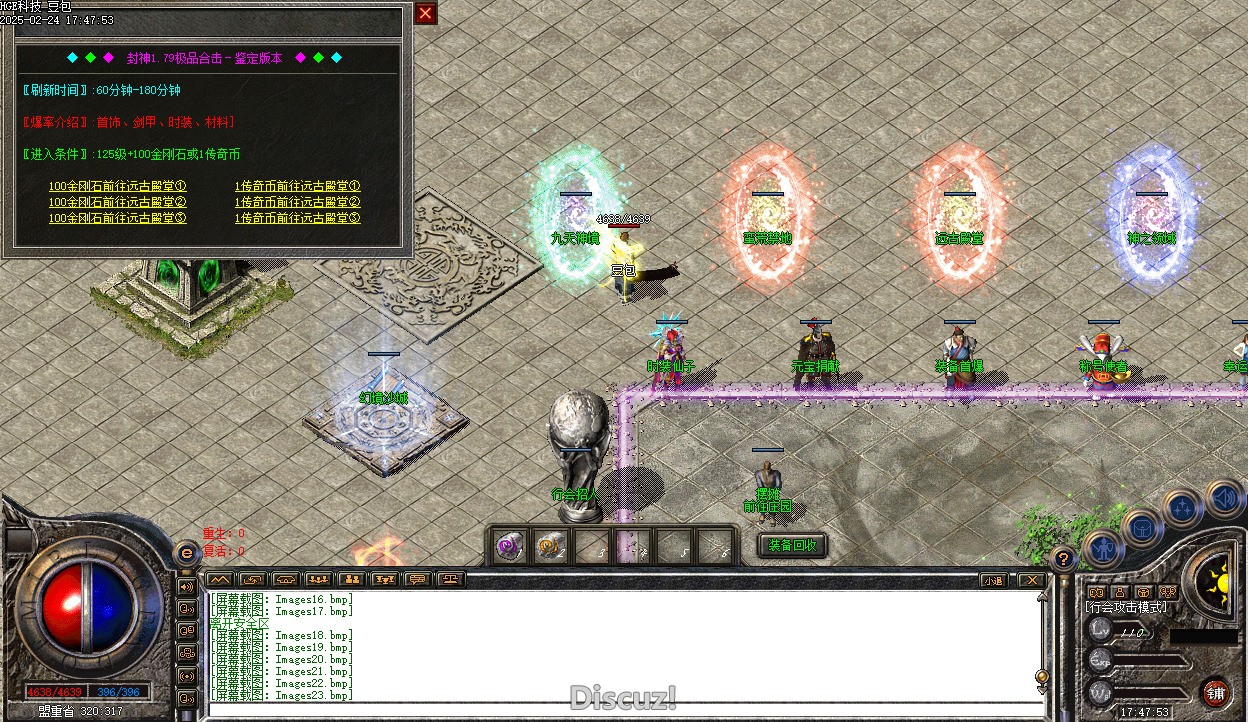Open the red 铺 shop button
The image size is (1248, 722).
pos(1216,693)
